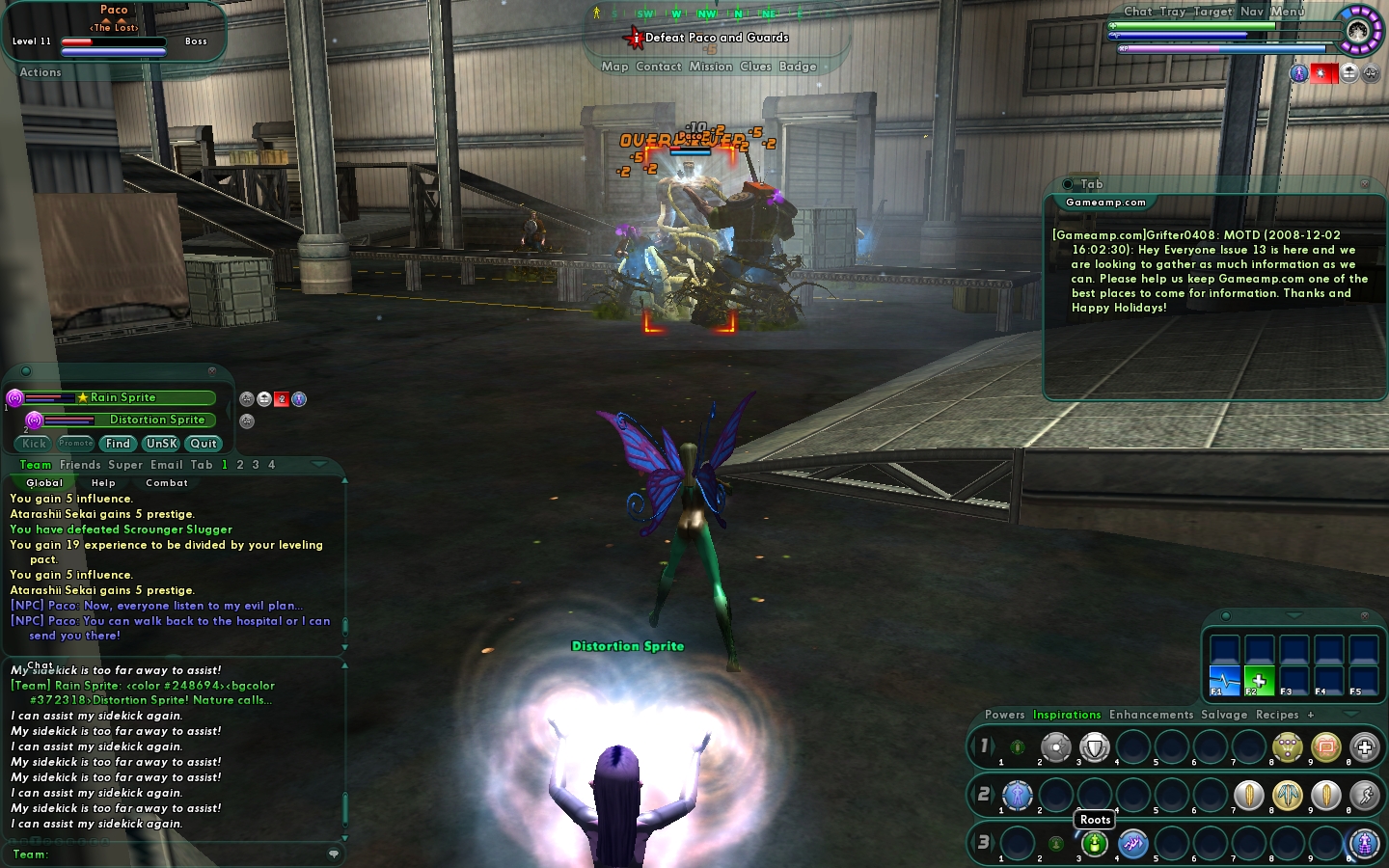Open the main Menu
Viewport: 1389px width, 868px height.
(x=1287, y=12)
